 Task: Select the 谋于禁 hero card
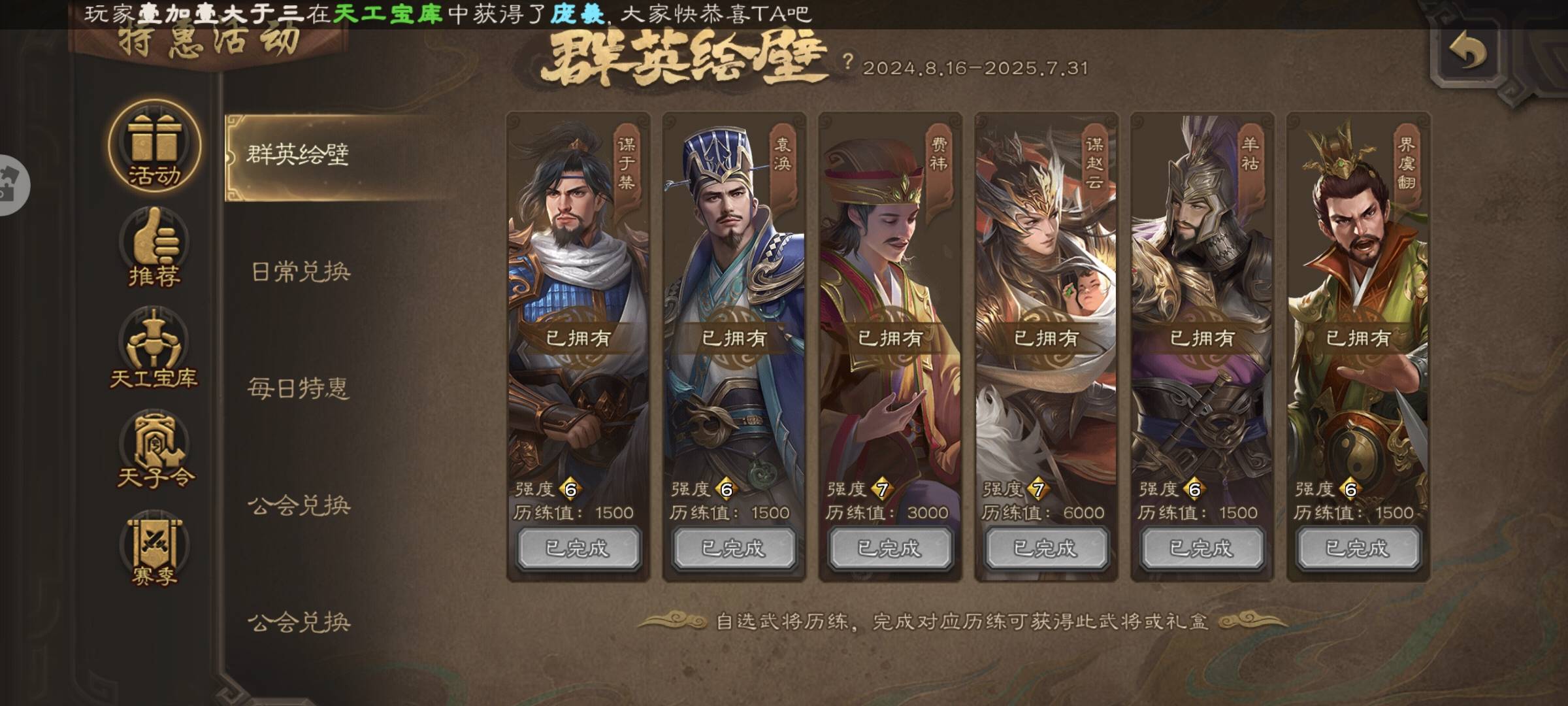578,294
